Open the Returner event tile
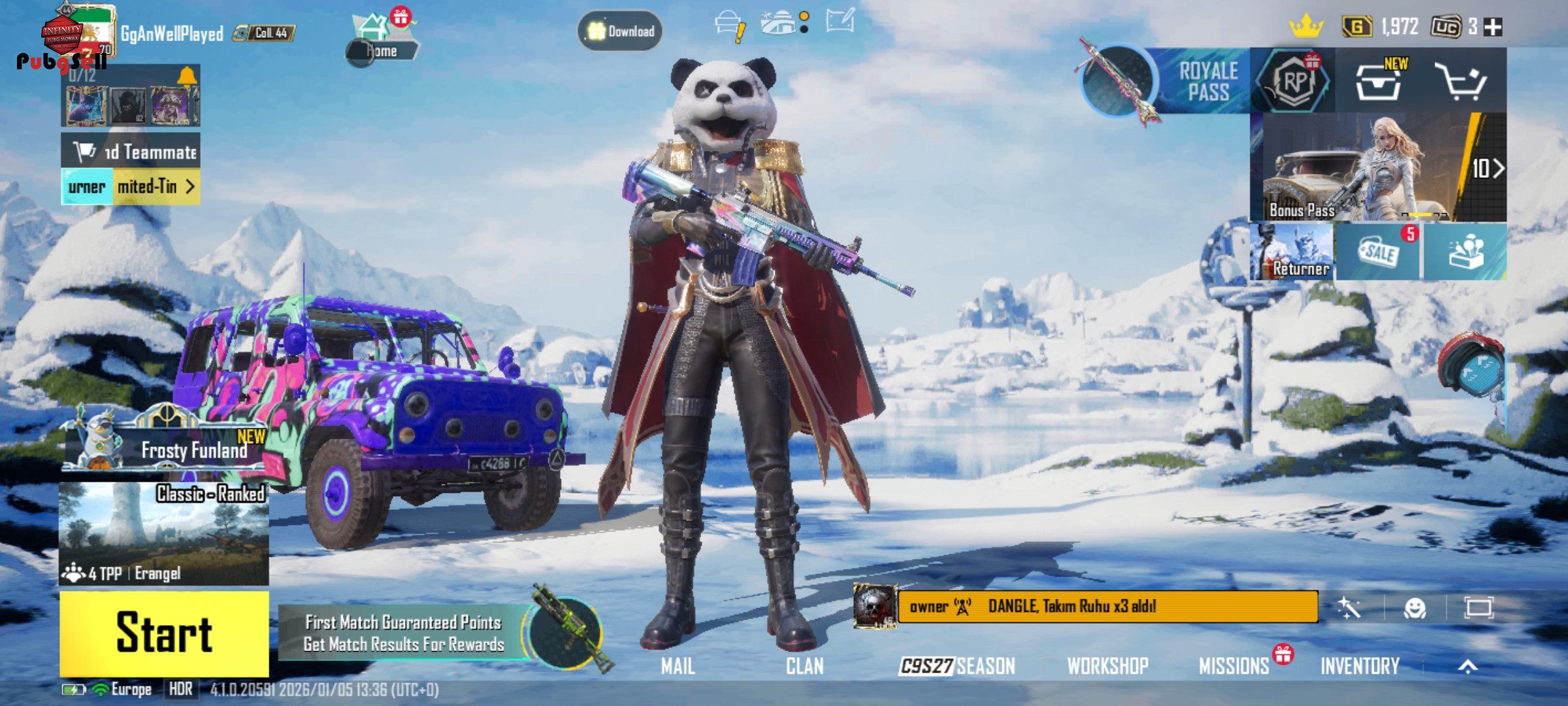This screenshot has width=1568, height=706. (1292, 252)
